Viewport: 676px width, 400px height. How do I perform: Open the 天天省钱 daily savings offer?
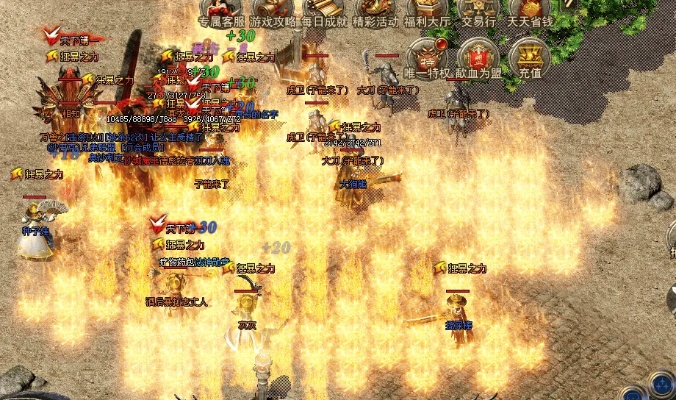[531, 12]
